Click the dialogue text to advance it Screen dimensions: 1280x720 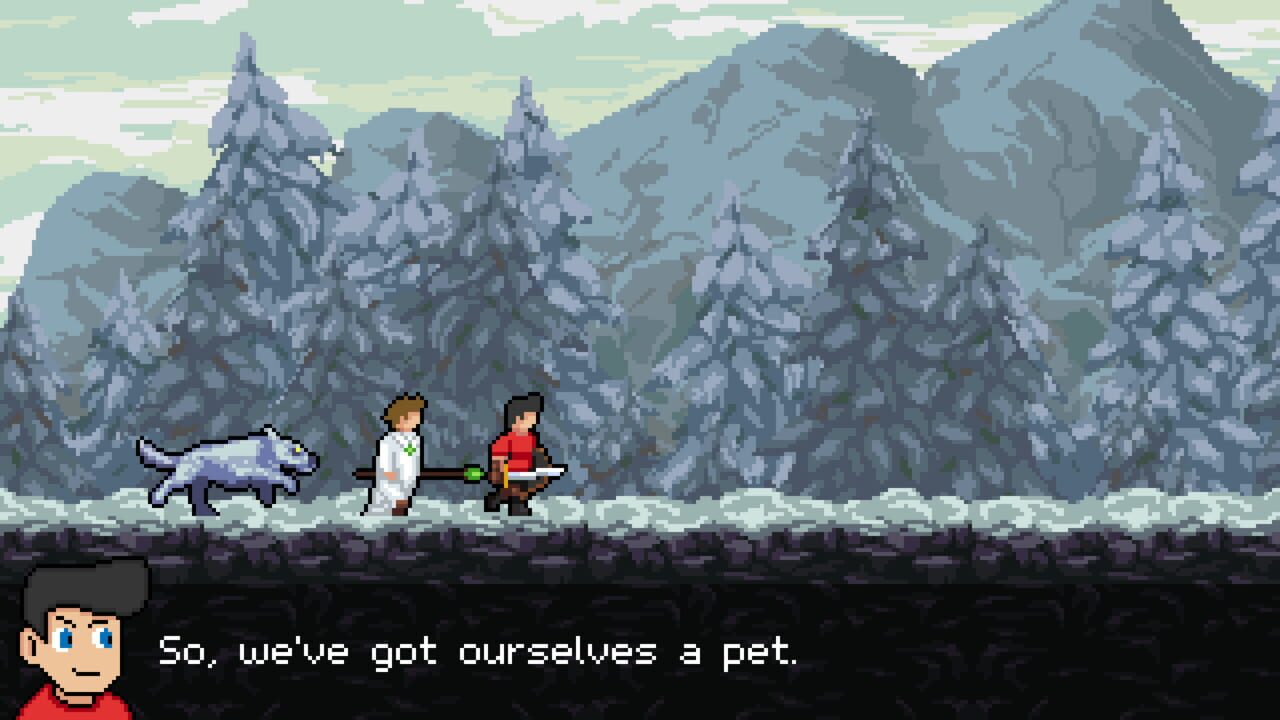click(480, 652)
